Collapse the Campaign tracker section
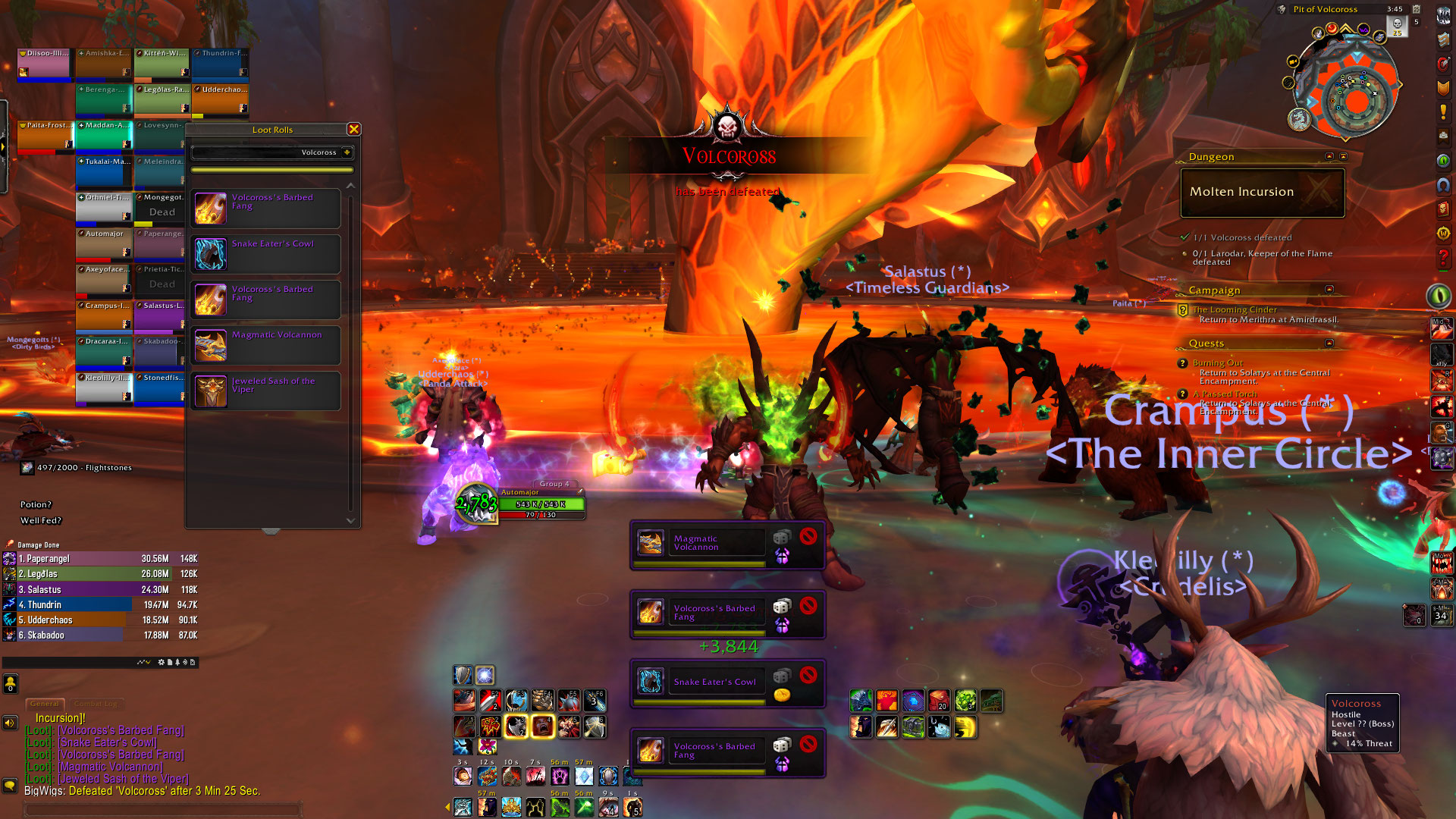The width and height of the screenshot is (1456, 819). 1329,290
